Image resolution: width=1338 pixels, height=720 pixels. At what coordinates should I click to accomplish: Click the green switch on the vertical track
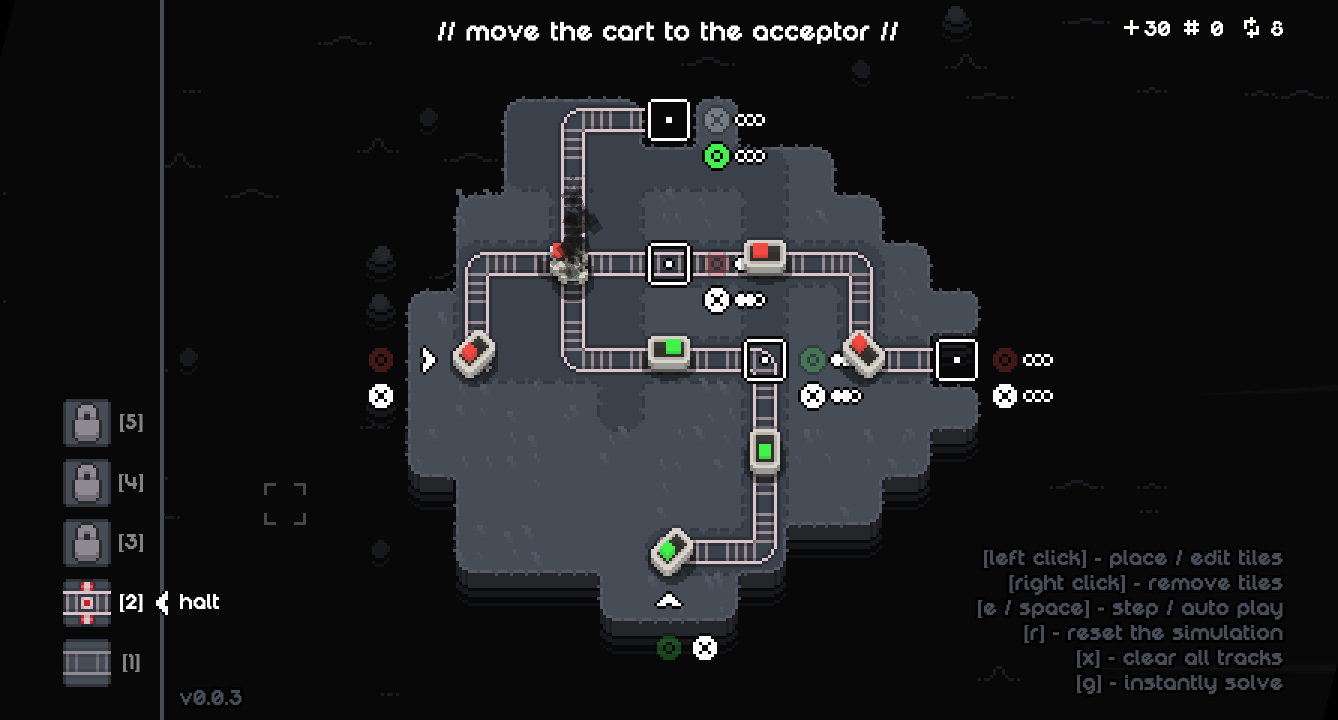coord(765,450)
